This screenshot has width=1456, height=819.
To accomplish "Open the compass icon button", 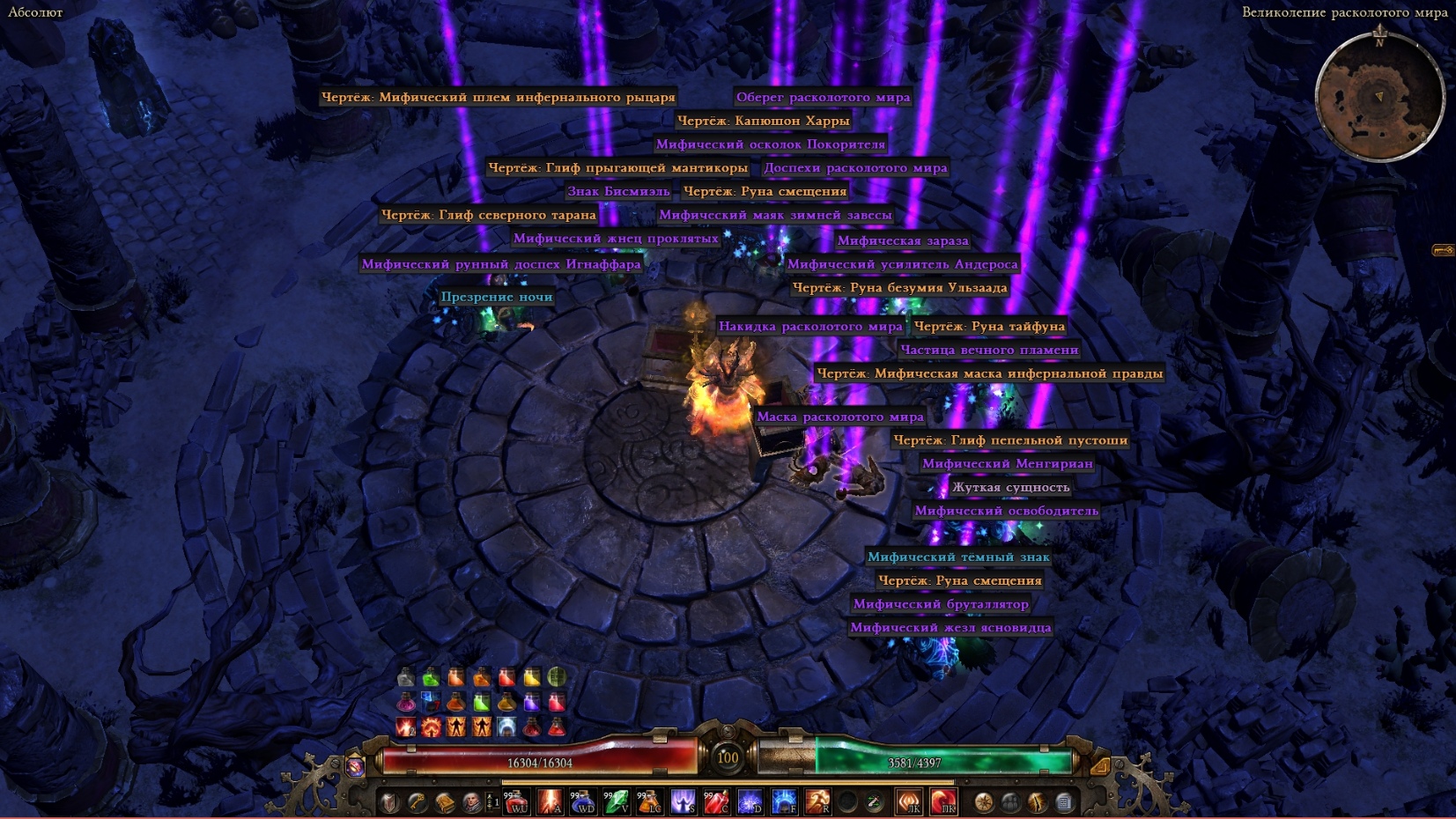I will 983,801.
